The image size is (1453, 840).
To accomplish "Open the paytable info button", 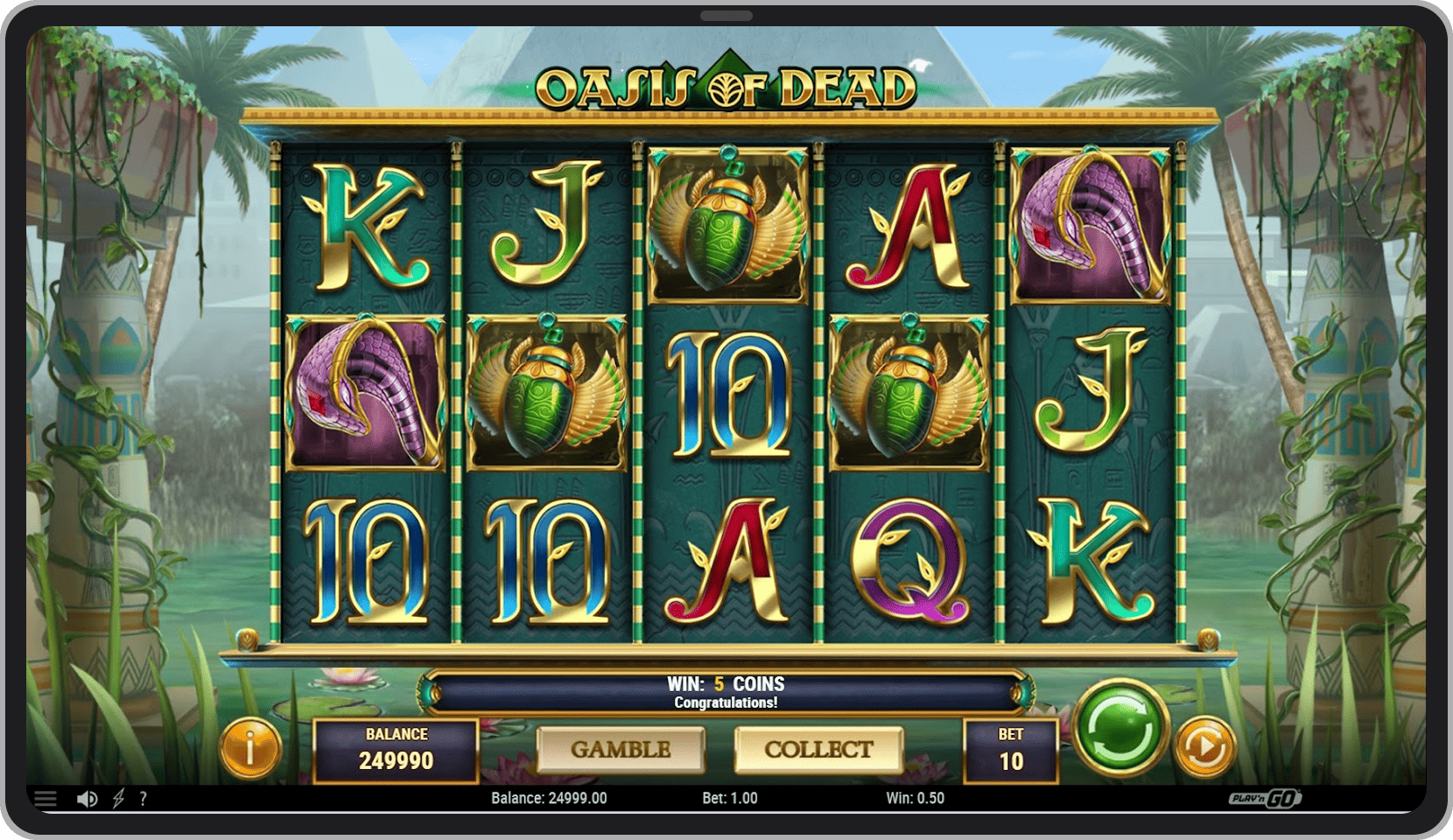I will 250,749.
